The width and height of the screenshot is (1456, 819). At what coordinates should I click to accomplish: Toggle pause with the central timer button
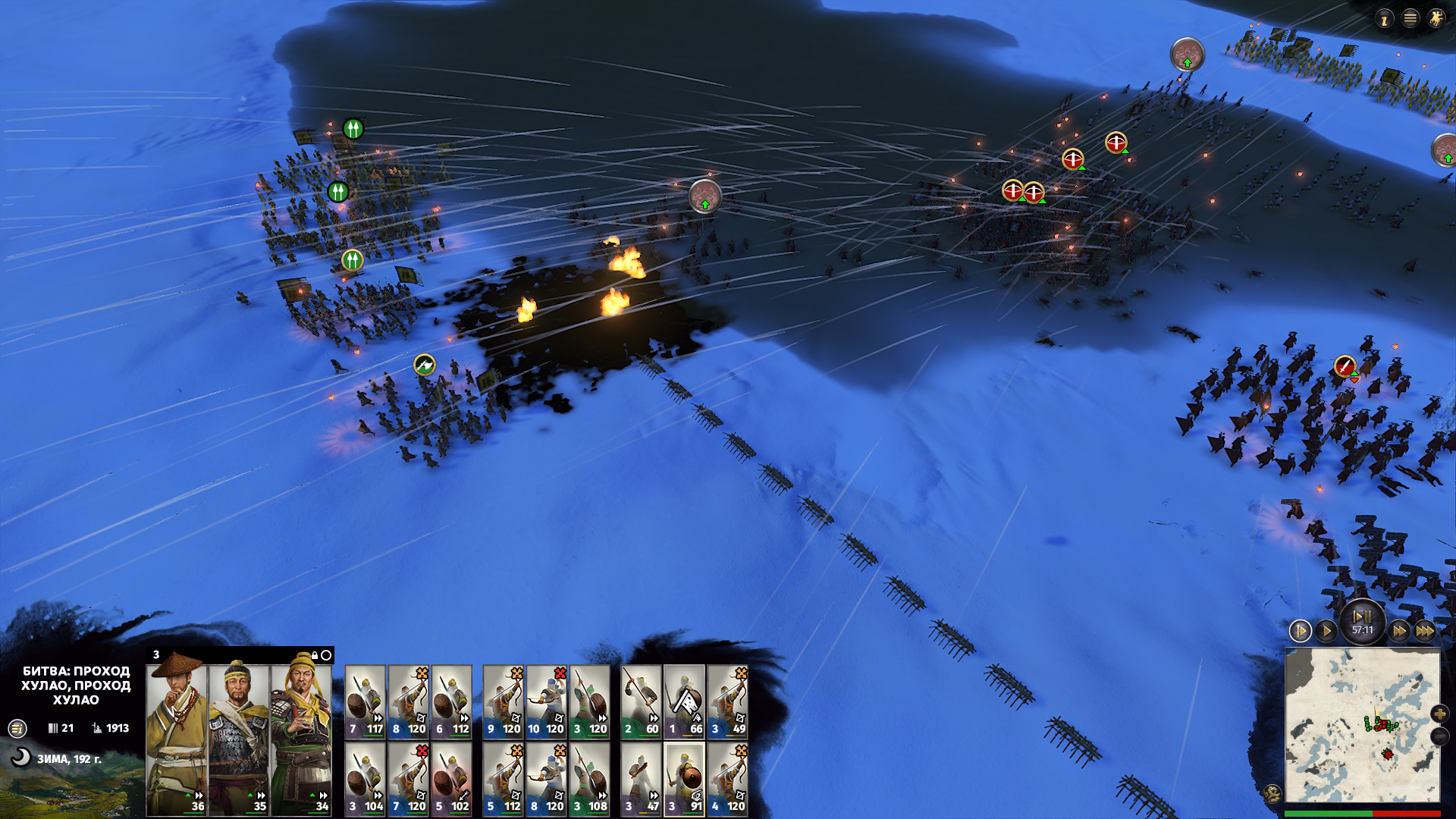pos(1362,622)
